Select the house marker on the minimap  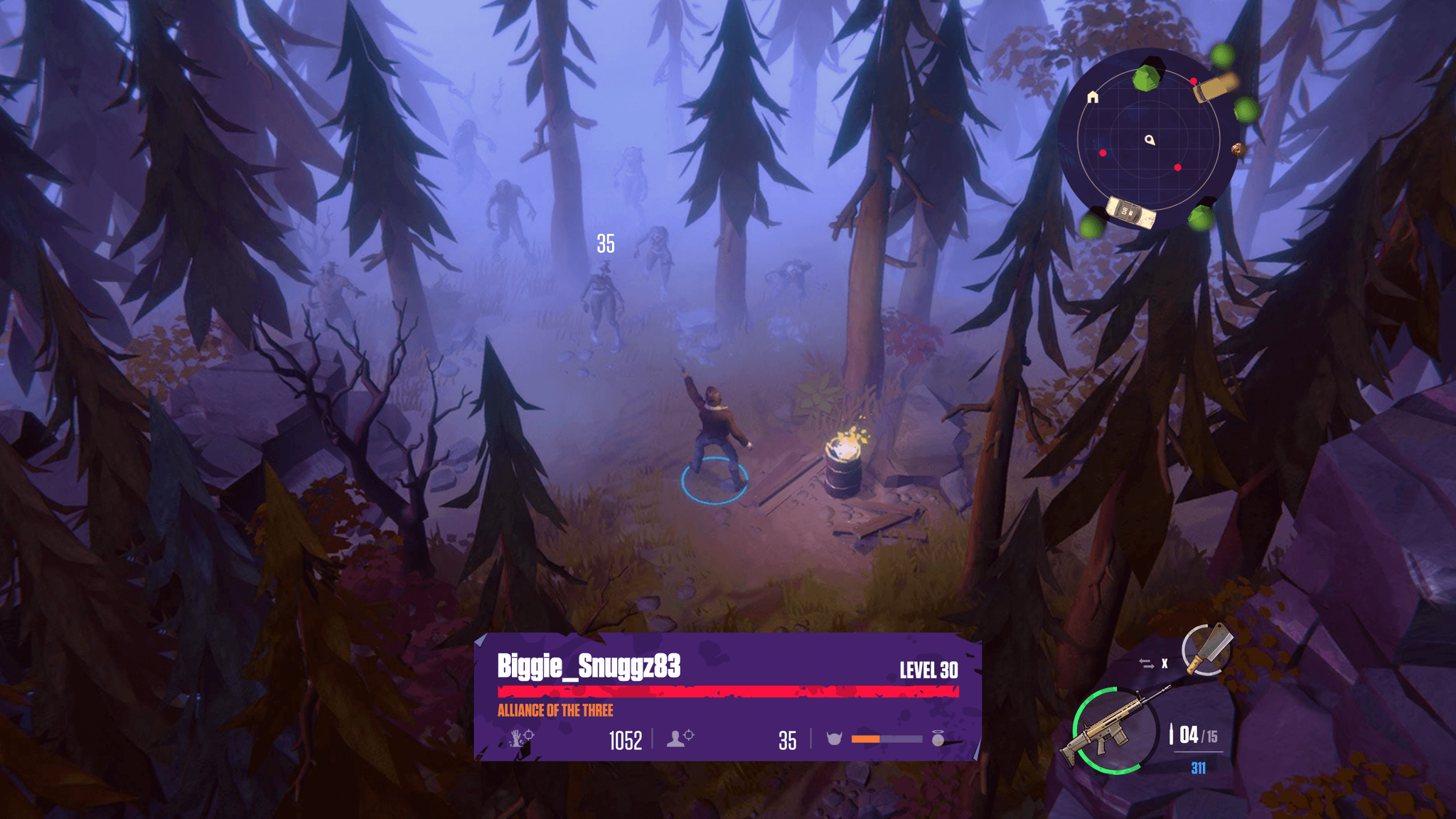[x=1093, y=97]
